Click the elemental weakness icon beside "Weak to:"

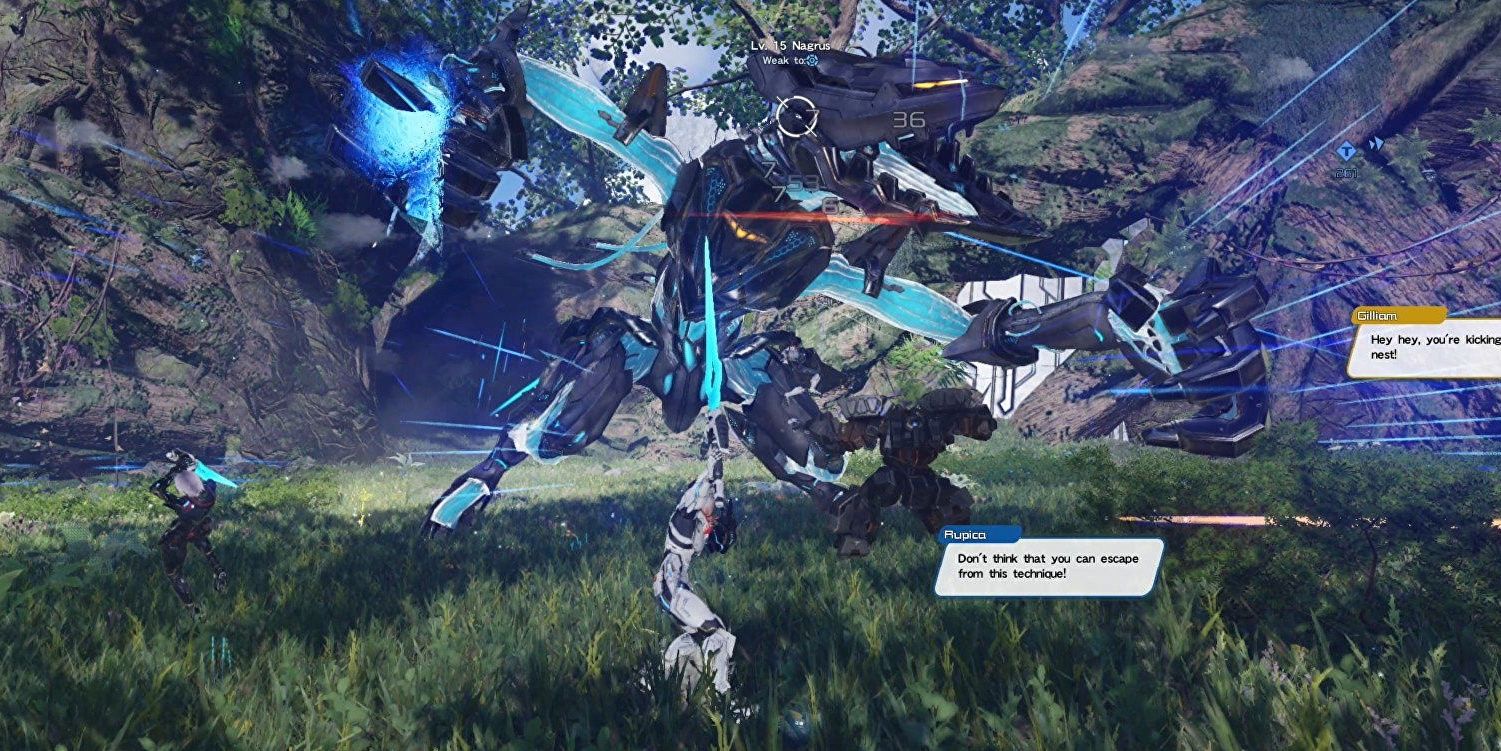coord(812,61)
